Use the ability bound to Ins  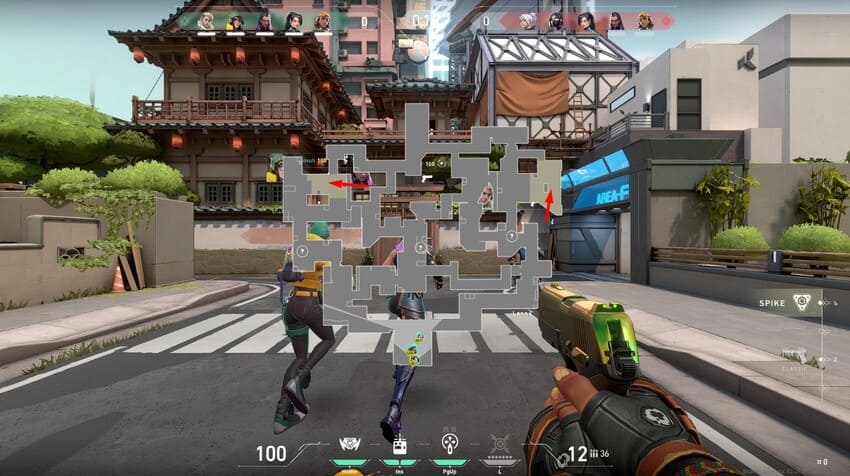click(399, 443)
